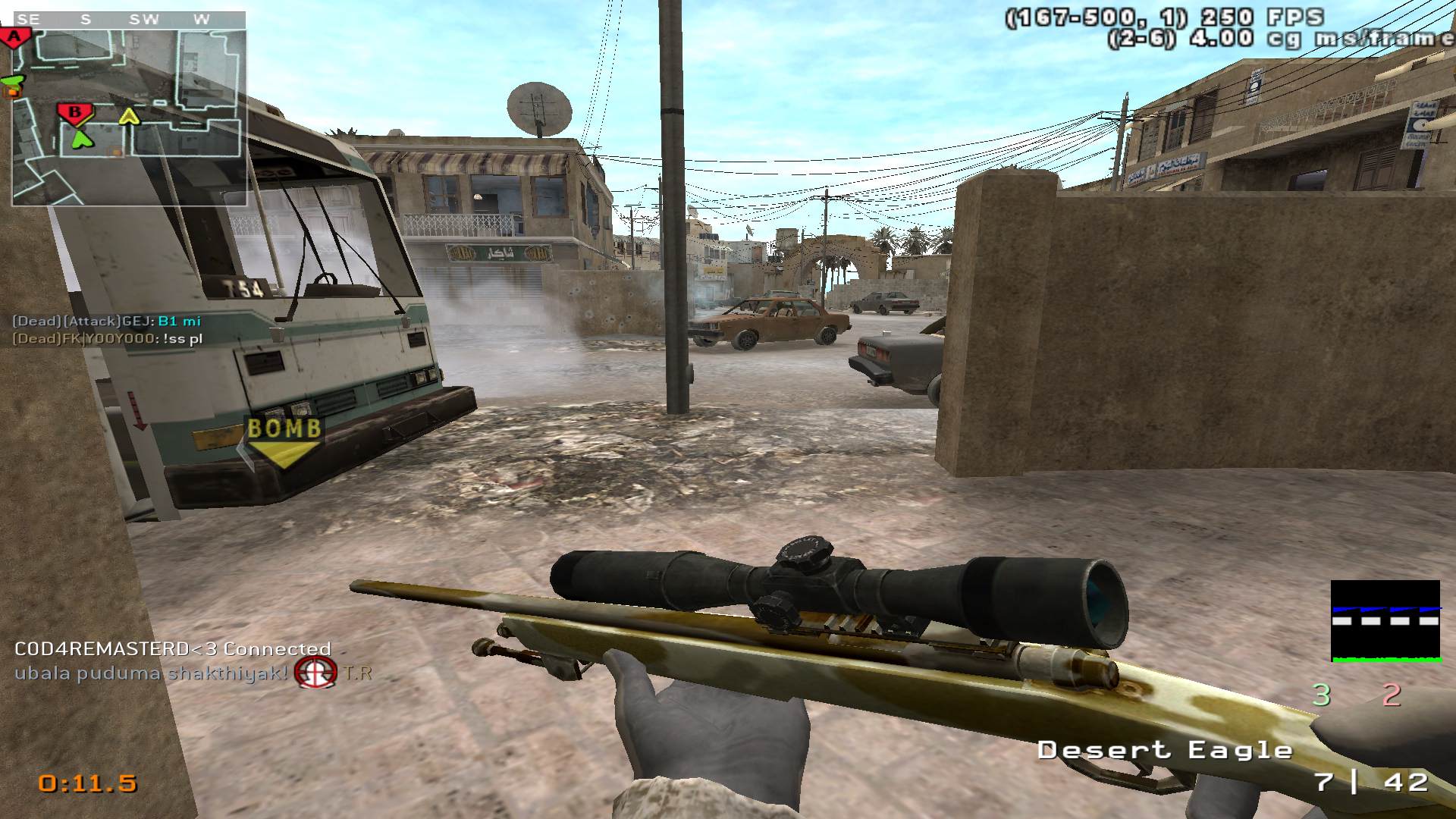
Task: Click the FK|YOOYOOO "!ss pl" chat line
Action: coord(108,339)
